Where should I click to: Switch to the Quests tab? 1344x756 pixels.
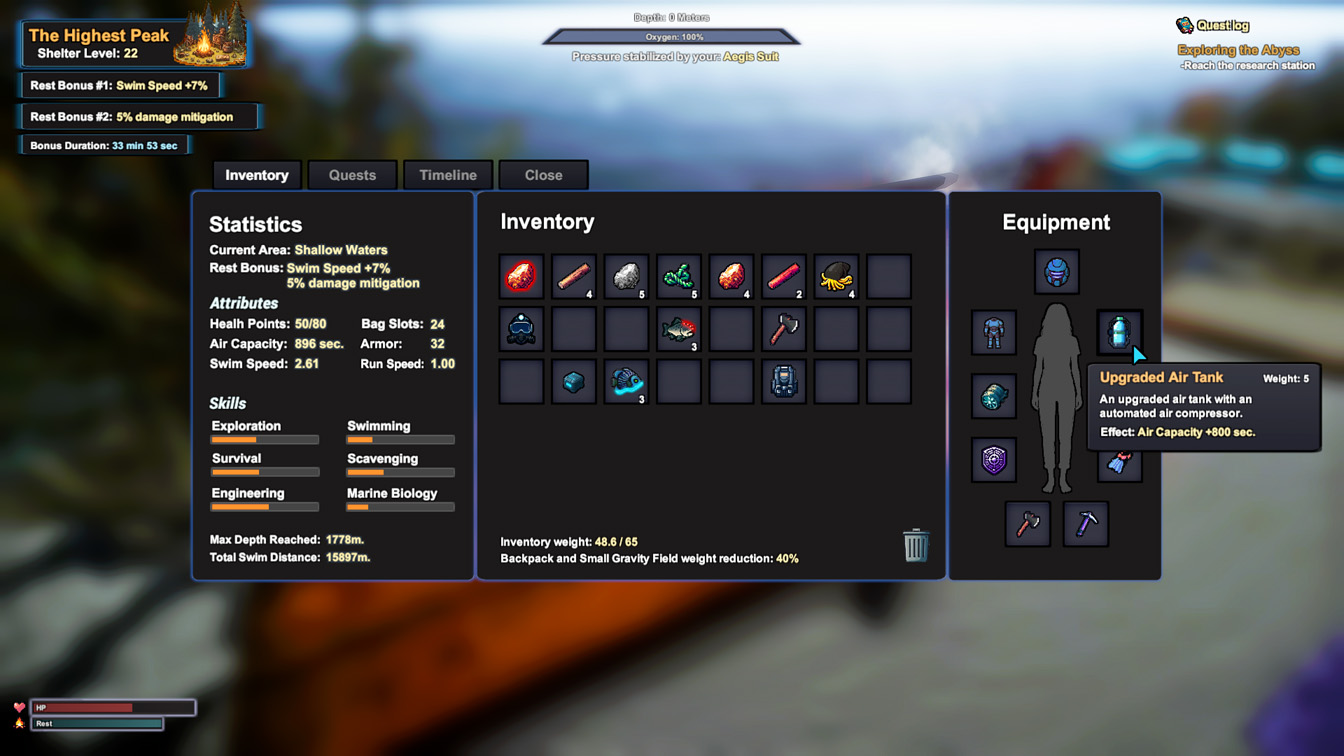[x=352, y=175]
